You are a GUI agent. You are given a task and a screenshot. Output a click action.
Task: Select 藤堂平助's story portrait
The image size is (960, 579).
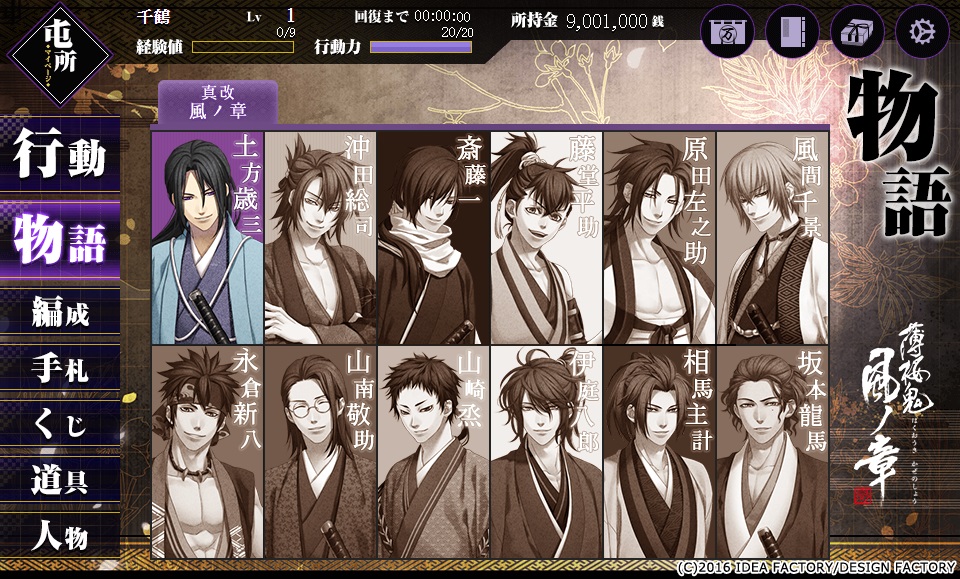click(x=546, y=238)
